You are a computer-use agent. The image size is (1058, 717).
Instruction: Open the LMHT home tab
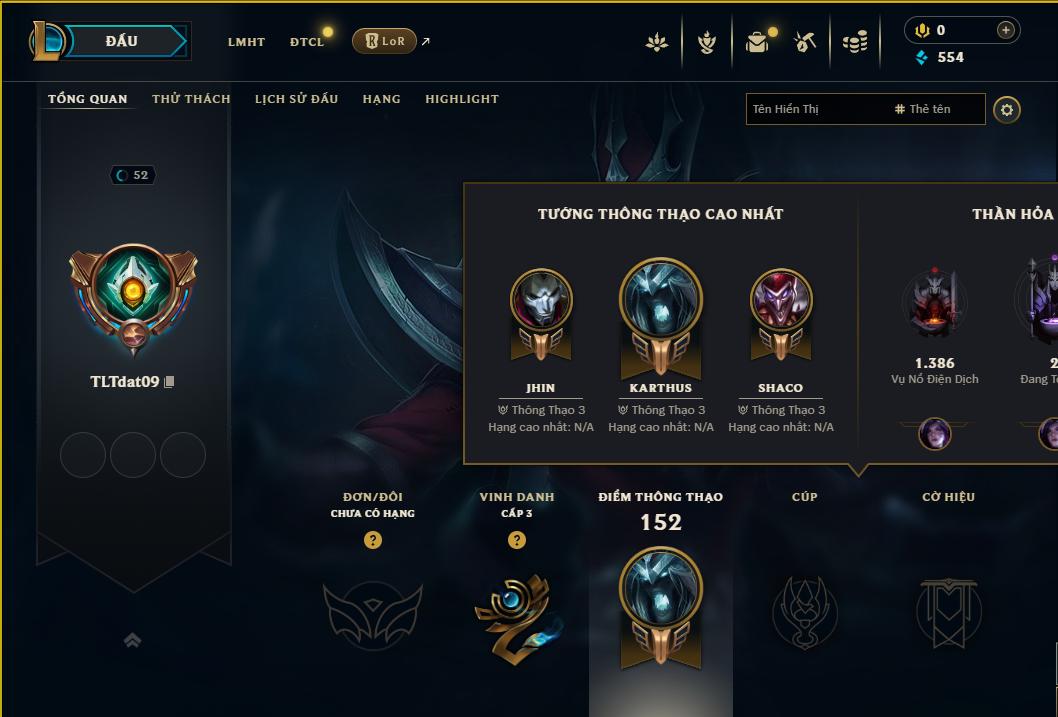click(x=246, y=42)
